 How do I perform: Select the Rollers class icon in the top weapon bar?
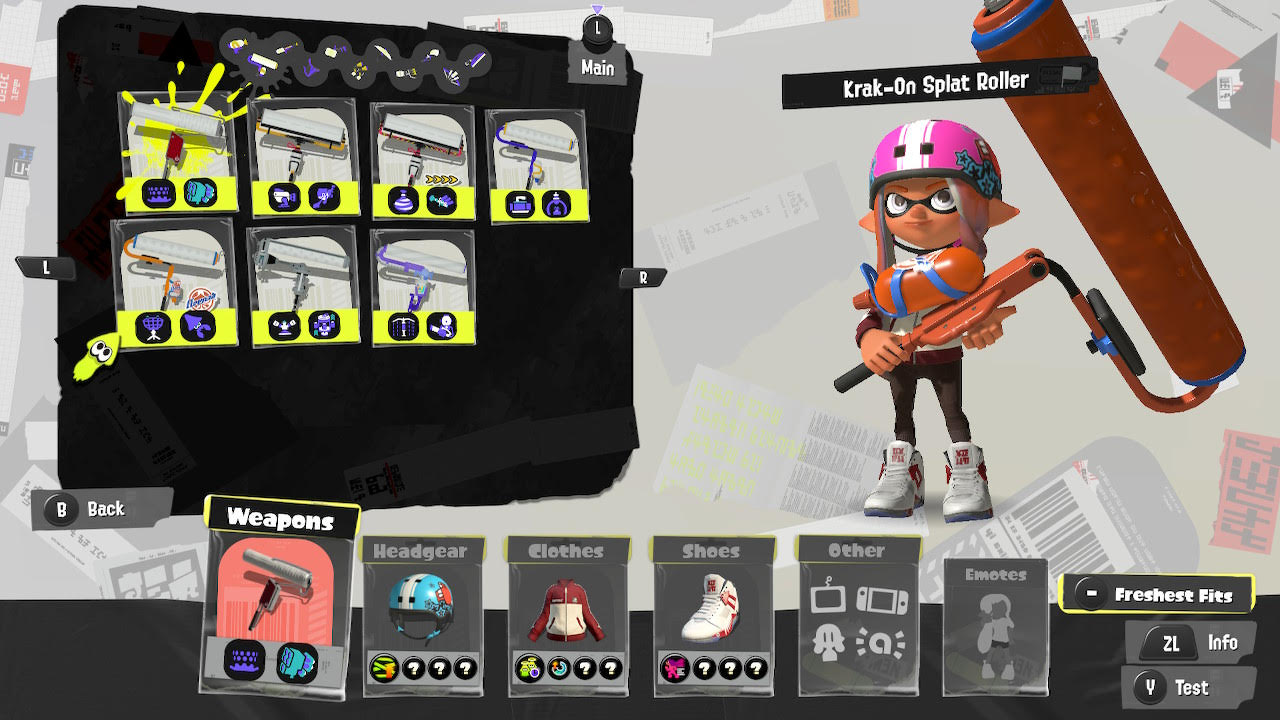[x=263, y=60]
